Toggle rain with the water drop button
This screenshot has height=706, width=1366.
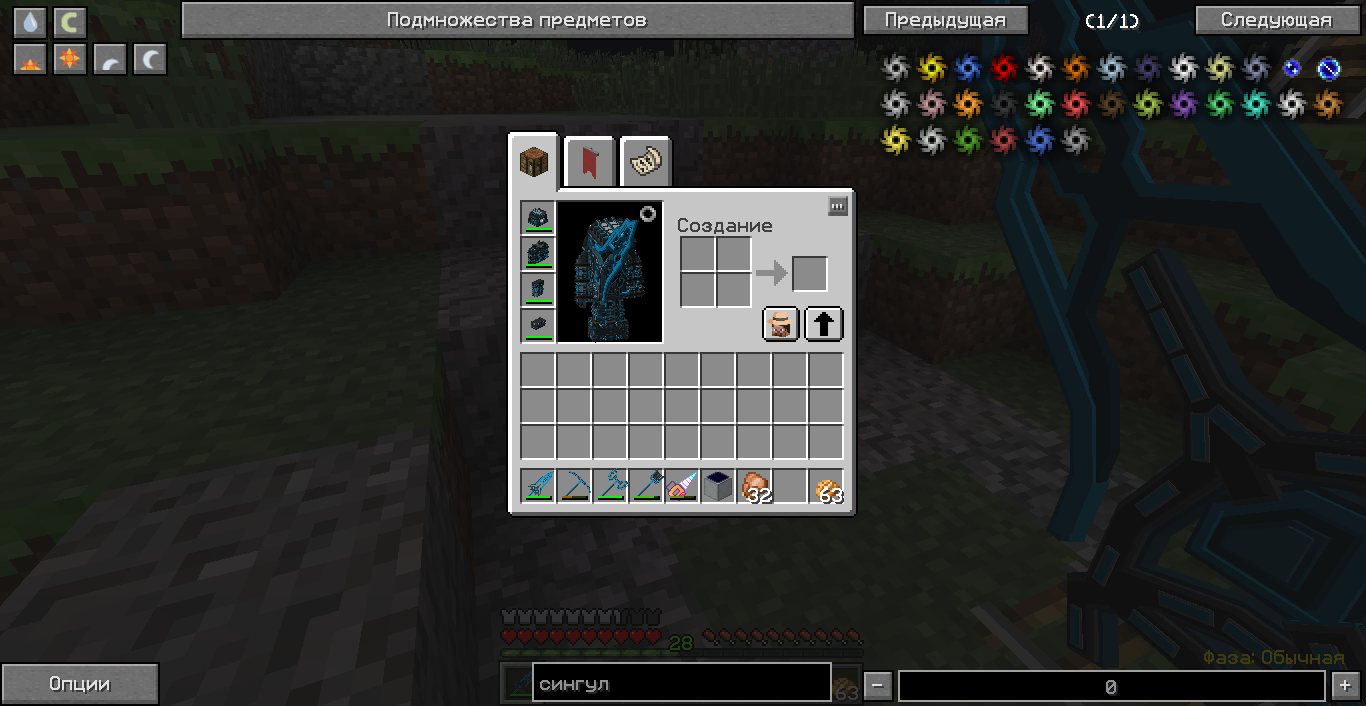click(x=30, y=22)
